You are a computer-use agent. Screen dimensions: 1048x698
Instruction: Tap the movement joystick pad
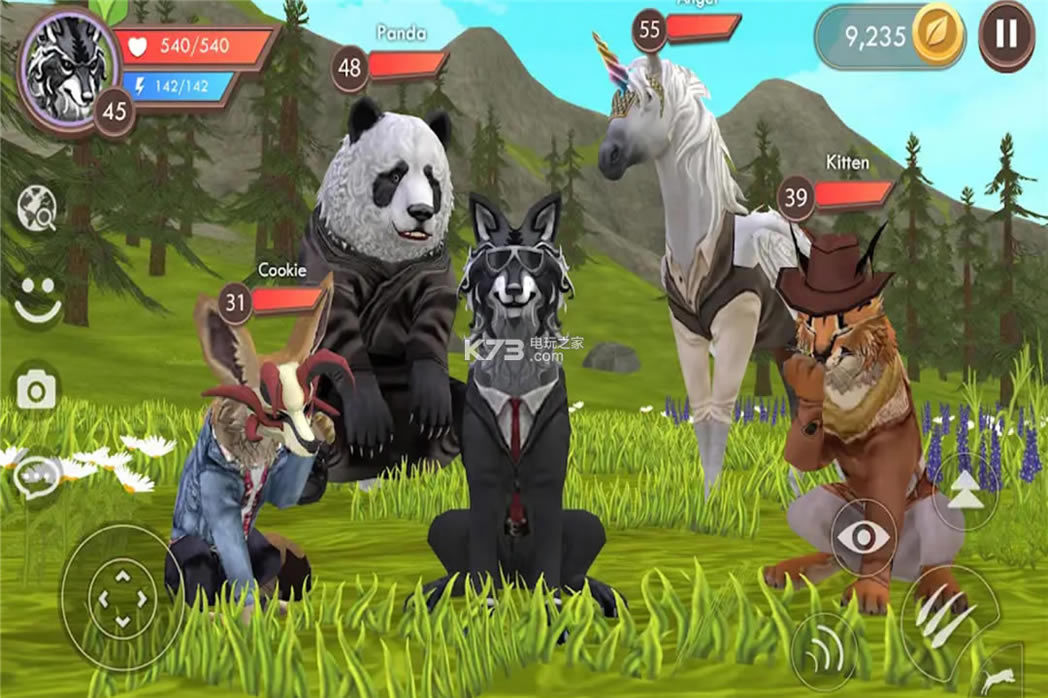(122, 598)
